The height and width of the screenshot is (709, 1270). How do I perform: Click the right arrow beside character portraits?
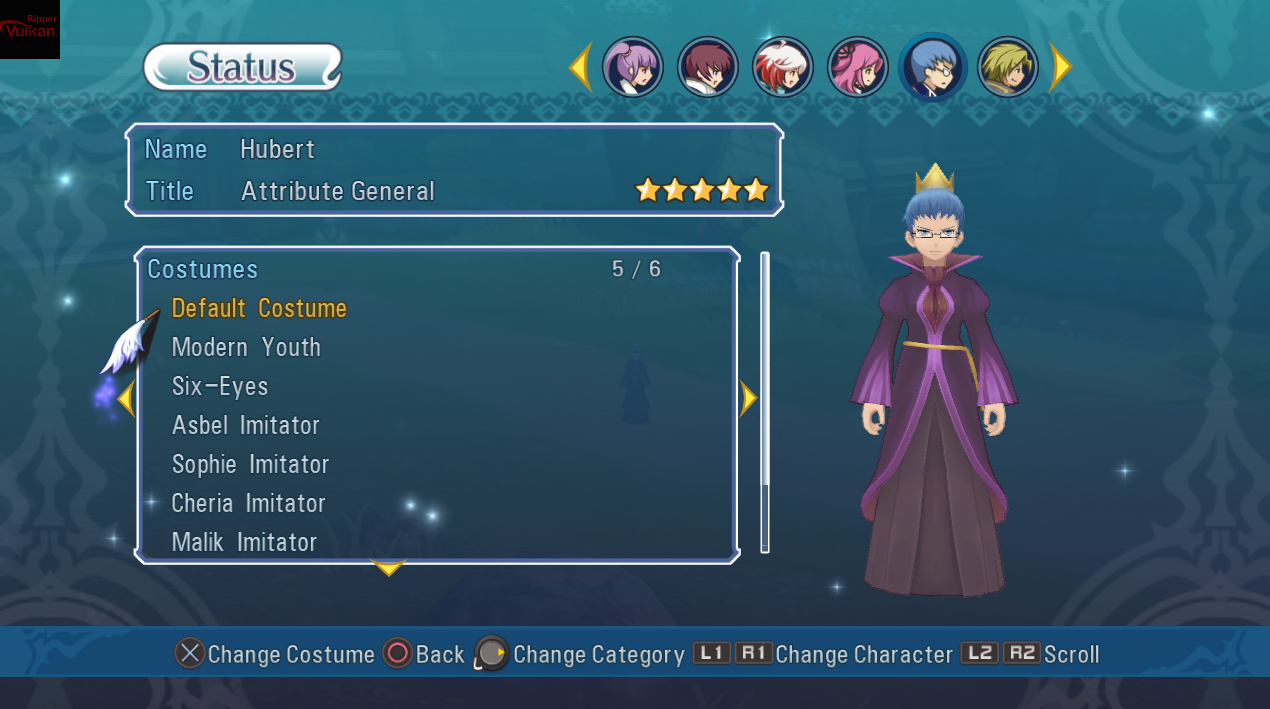point(1060,68)
